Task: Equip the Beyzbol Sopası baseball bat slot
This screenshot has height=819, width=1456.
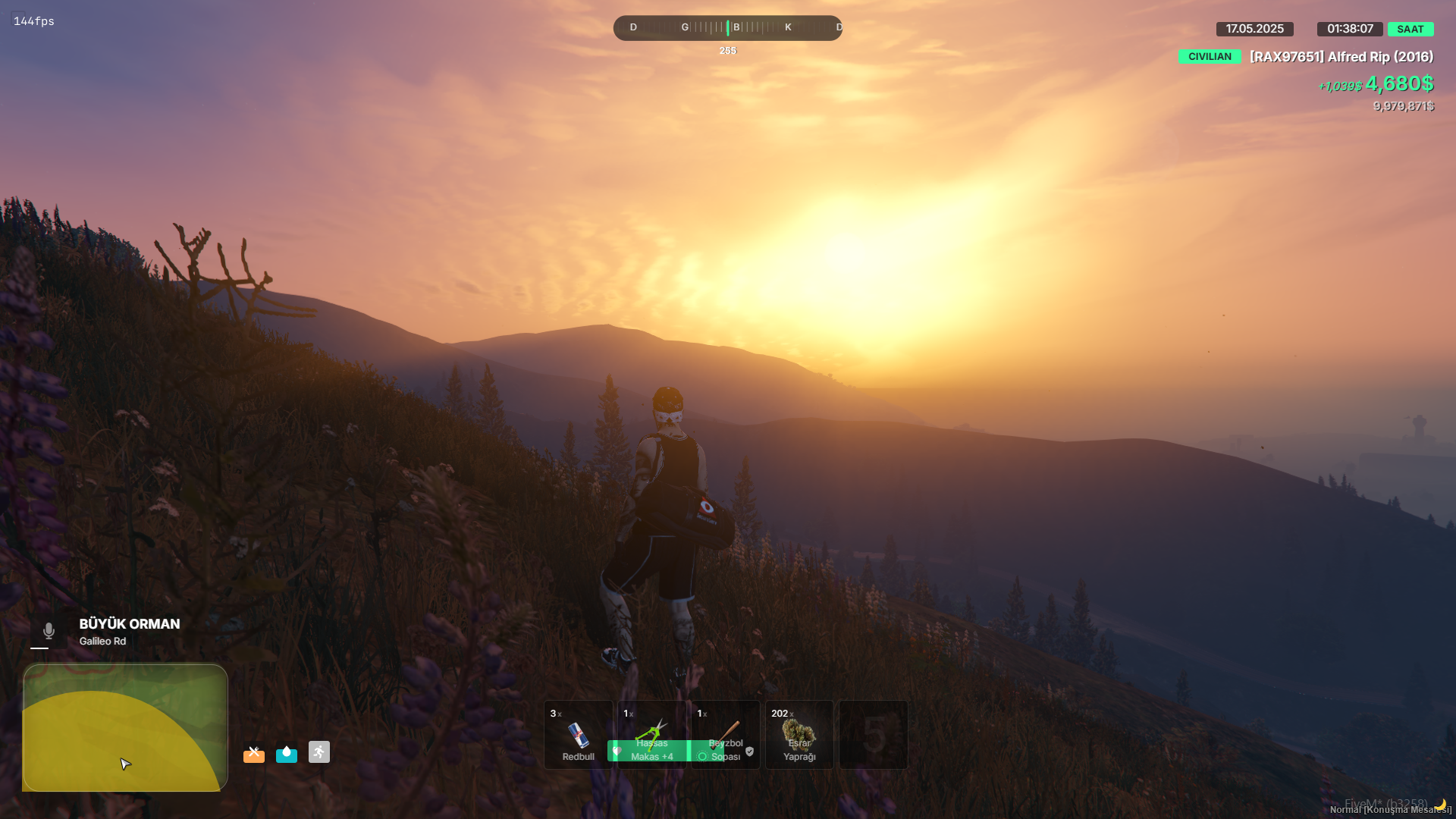Action: click(725, 734)
